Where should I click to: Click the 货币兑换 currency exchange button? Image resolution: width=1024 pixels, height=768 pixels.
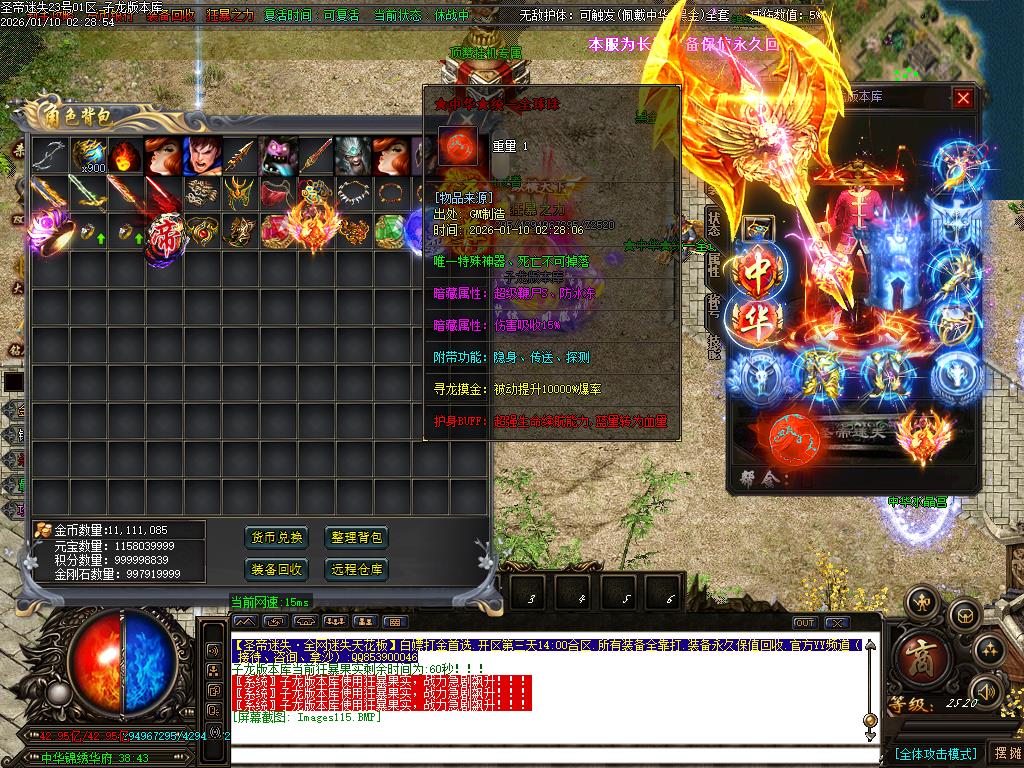(x=276, y=537)
